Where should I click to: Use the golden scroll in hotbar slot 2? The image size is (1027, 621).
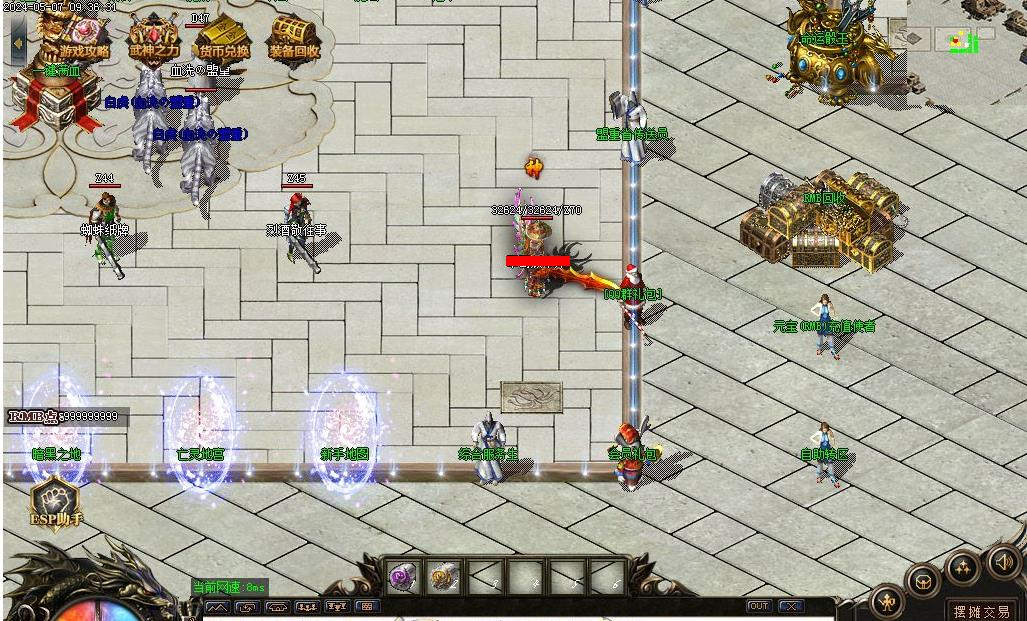444,577
